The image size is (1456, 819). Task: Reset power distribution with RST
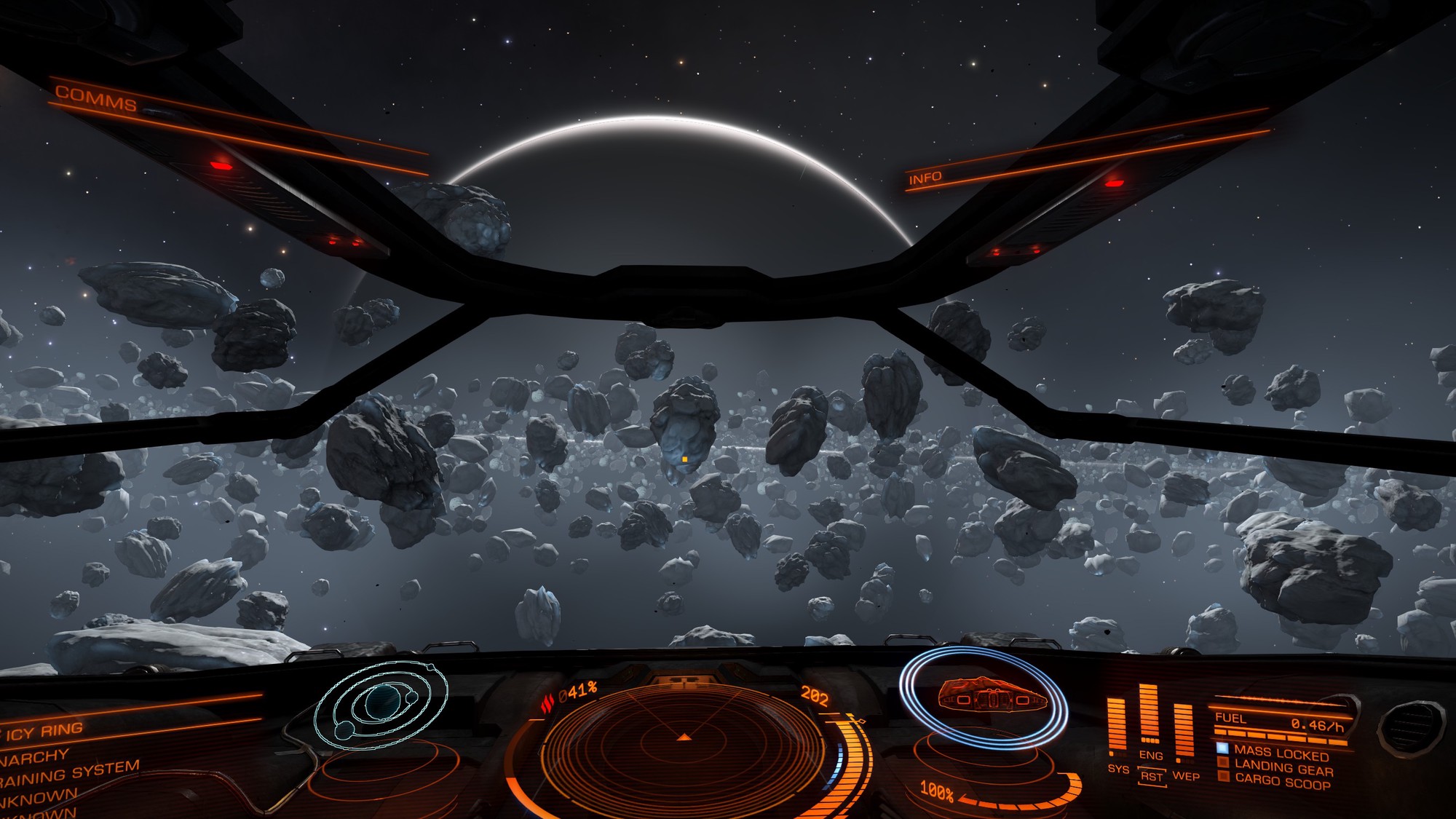(1152, 777)
